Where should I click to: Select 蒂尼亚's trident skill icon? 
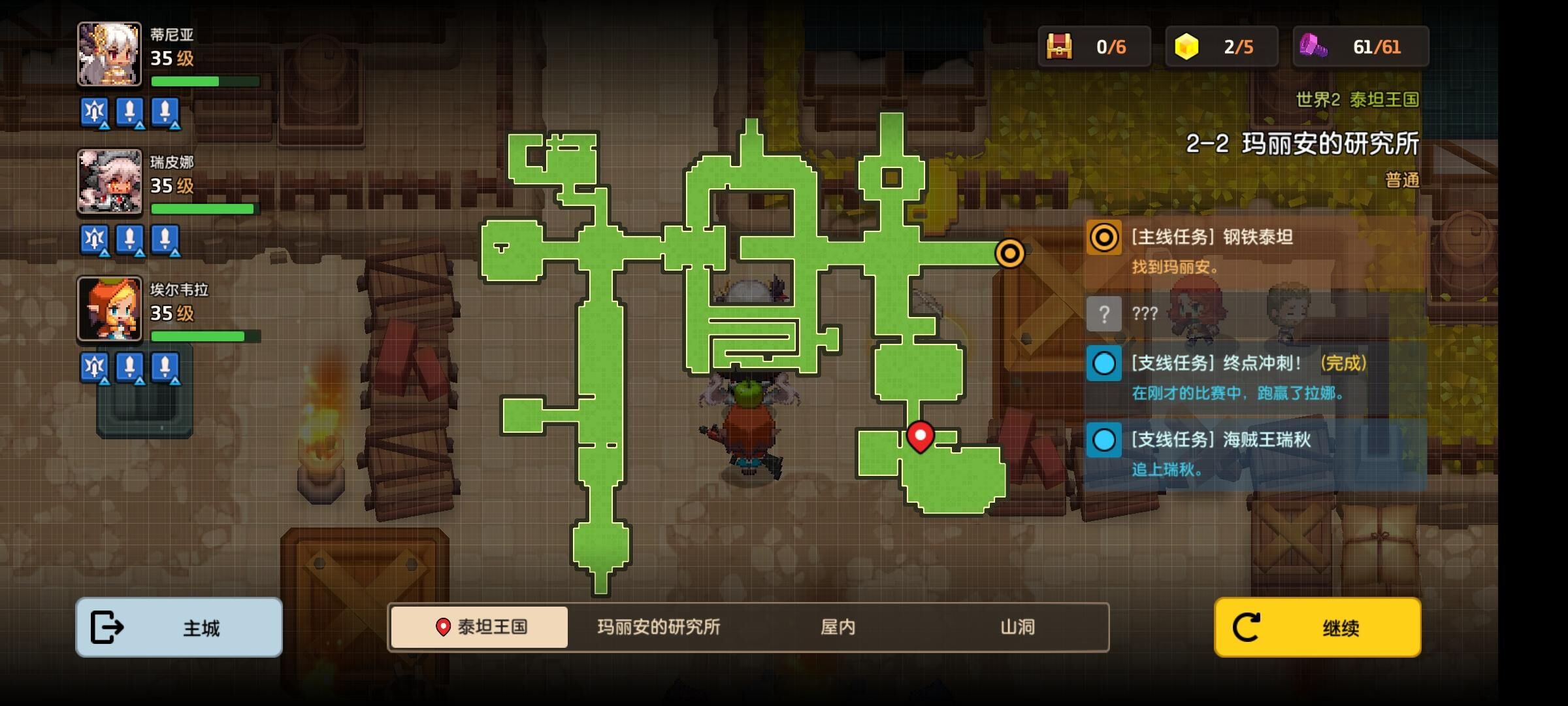pos(93,113)
